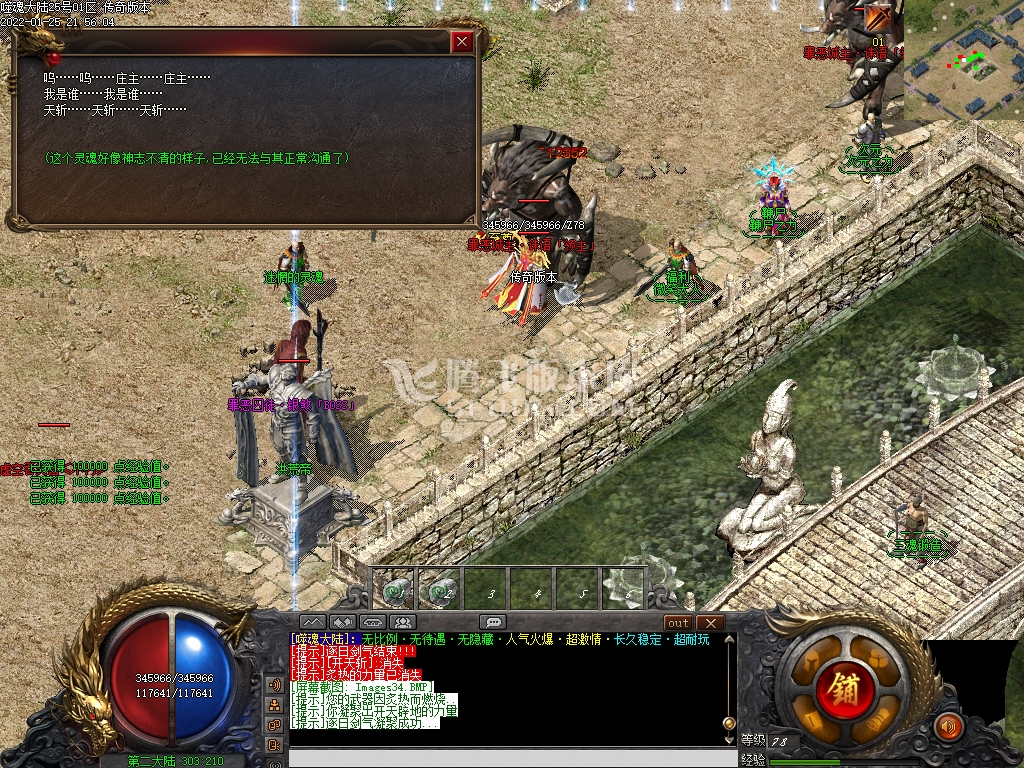Open the minimap of the town

(x=963, y=60)
